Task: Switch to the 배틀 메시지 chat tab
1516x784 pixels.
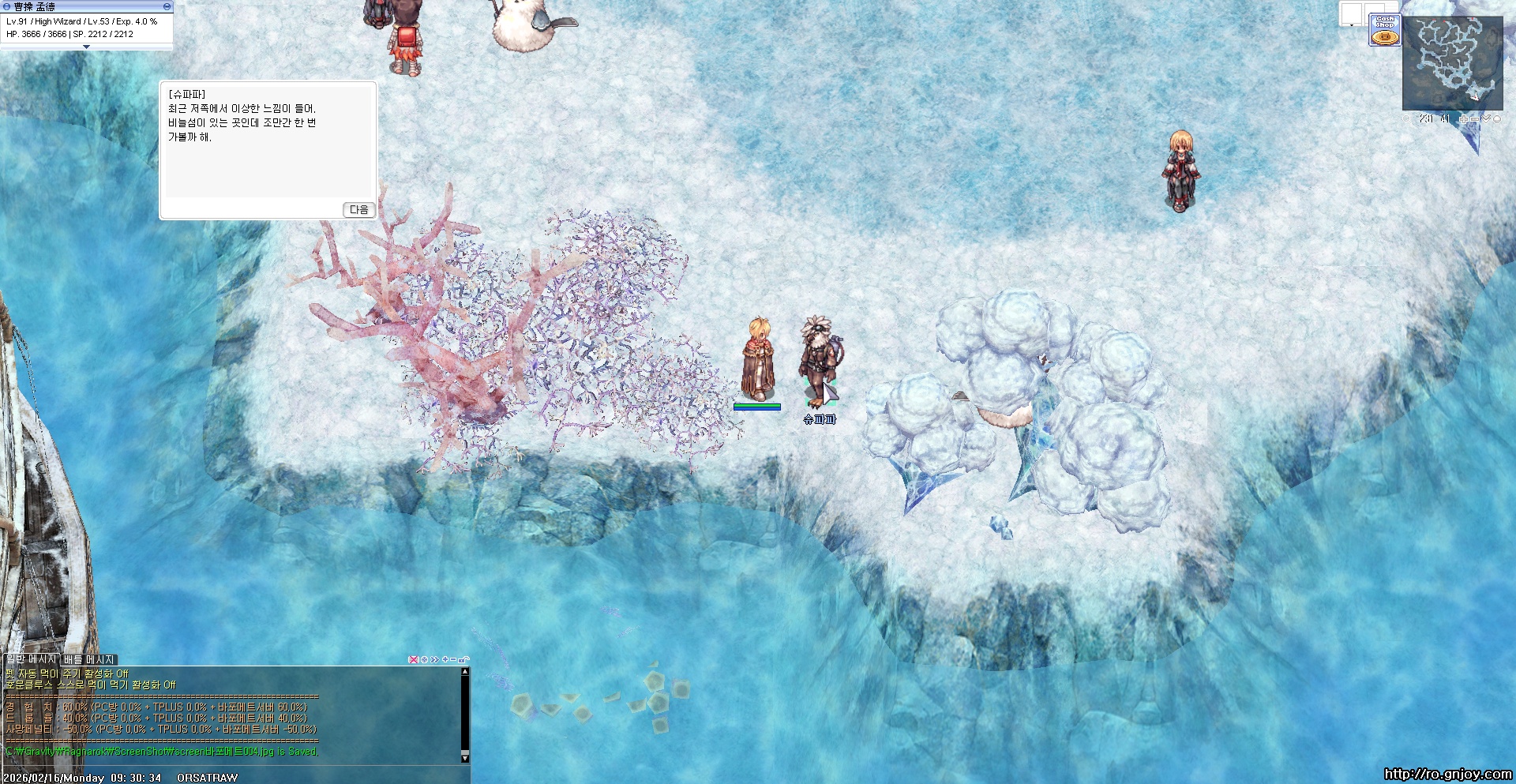Action: [90, 659]
